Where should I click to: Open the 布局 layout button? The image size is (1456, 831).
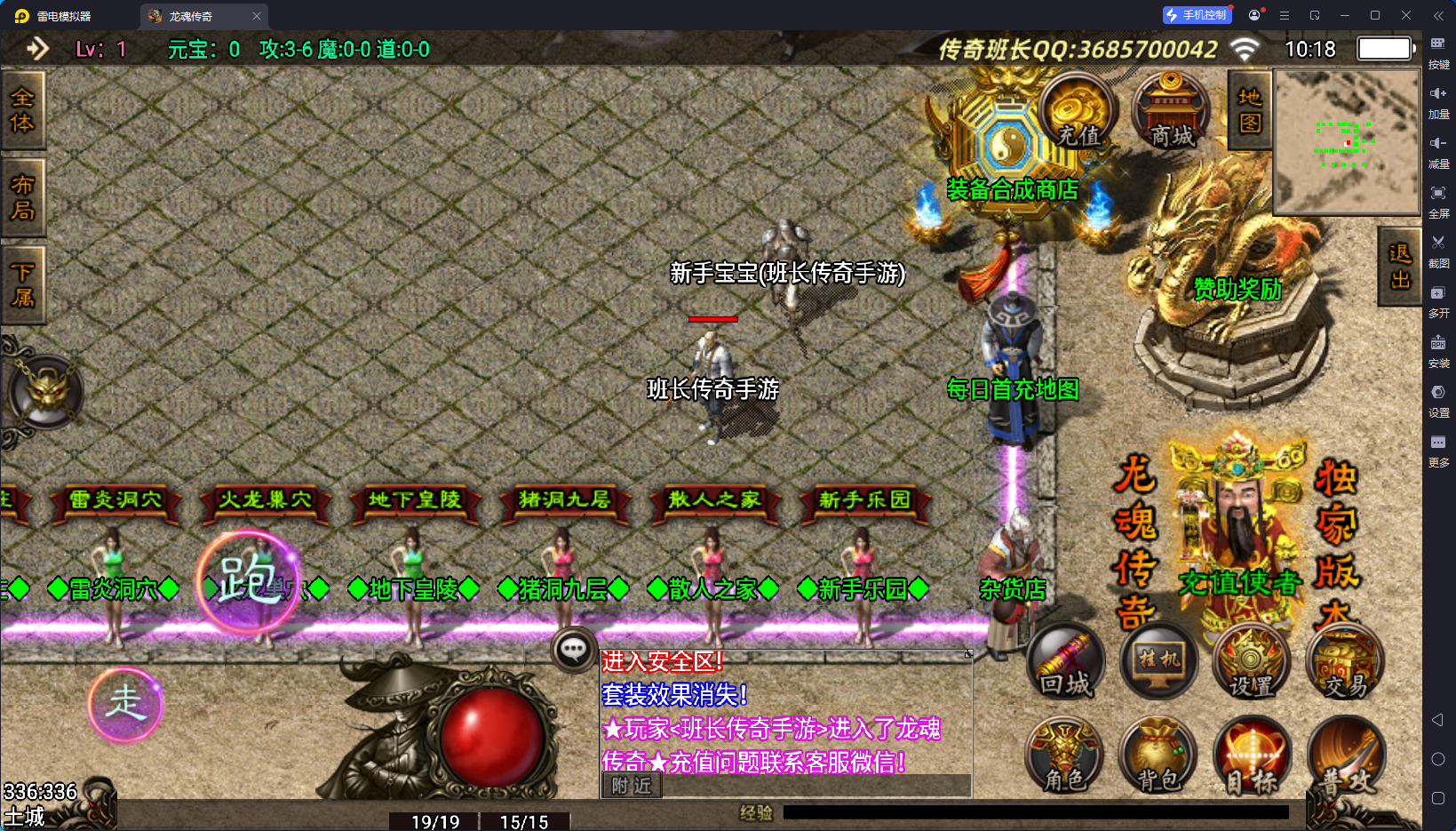(x=22, y=197)
